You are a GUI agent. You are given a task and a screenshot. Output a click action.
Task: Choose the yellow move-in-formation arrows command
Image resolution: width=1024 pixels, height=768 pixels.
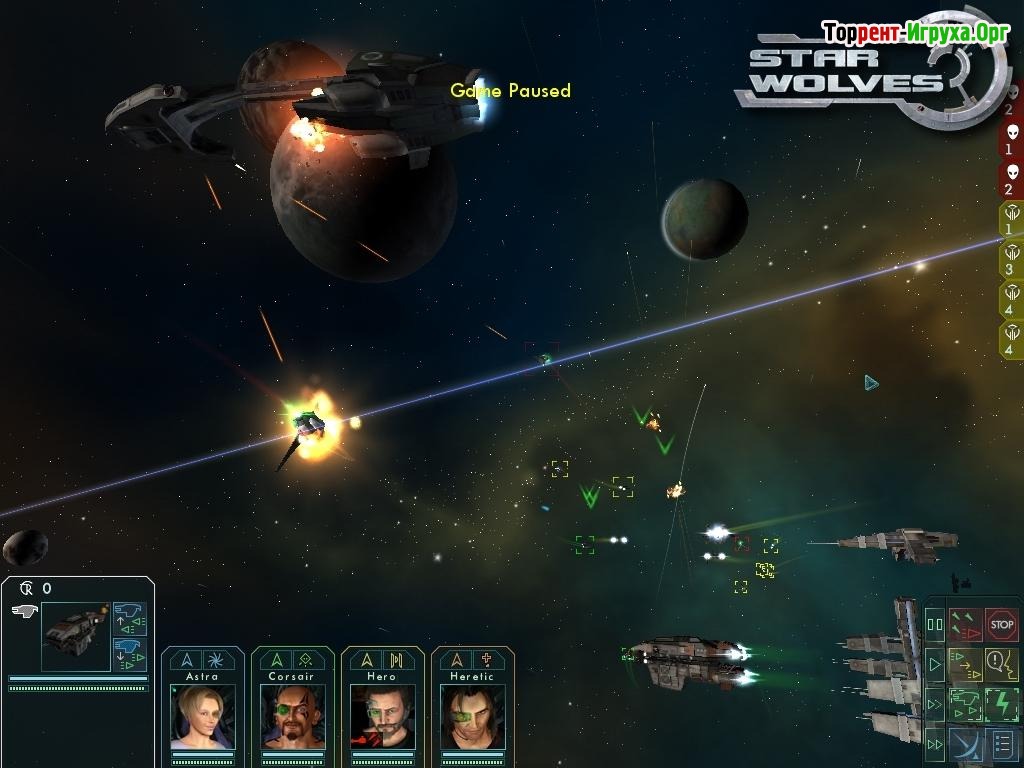(965, 663)
